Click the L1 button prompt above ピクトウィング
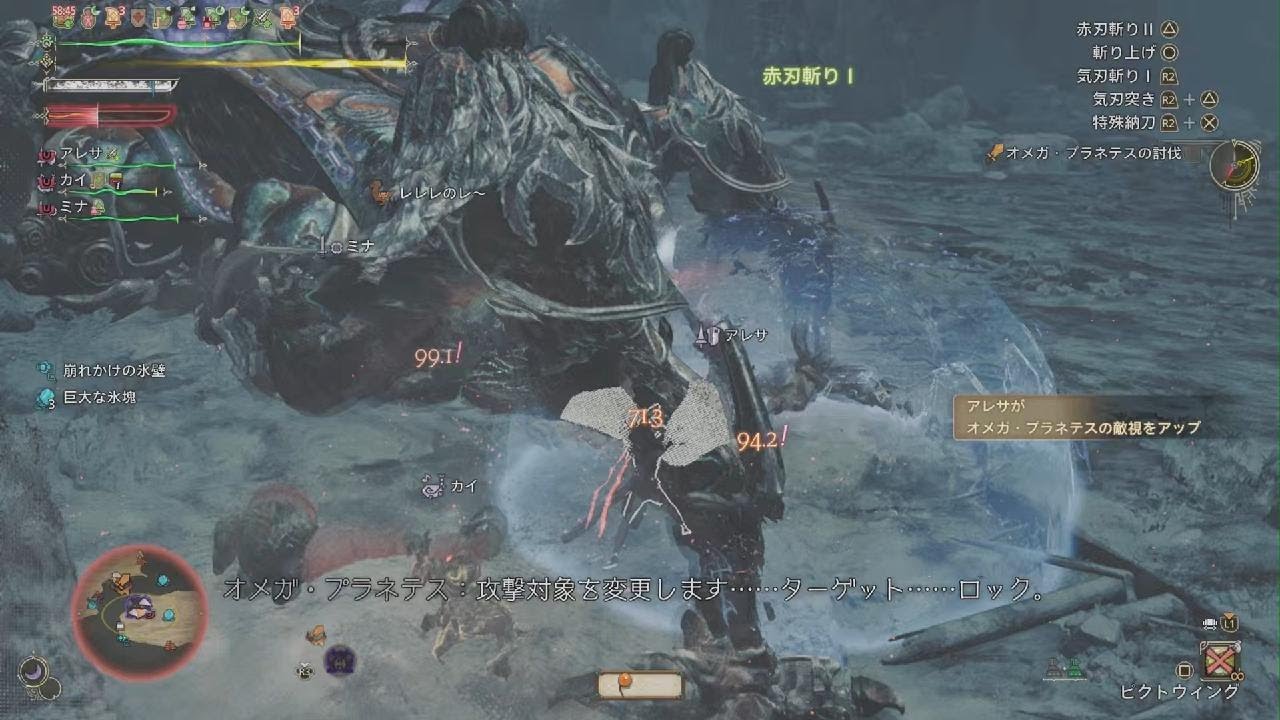 coord(1228,624)
